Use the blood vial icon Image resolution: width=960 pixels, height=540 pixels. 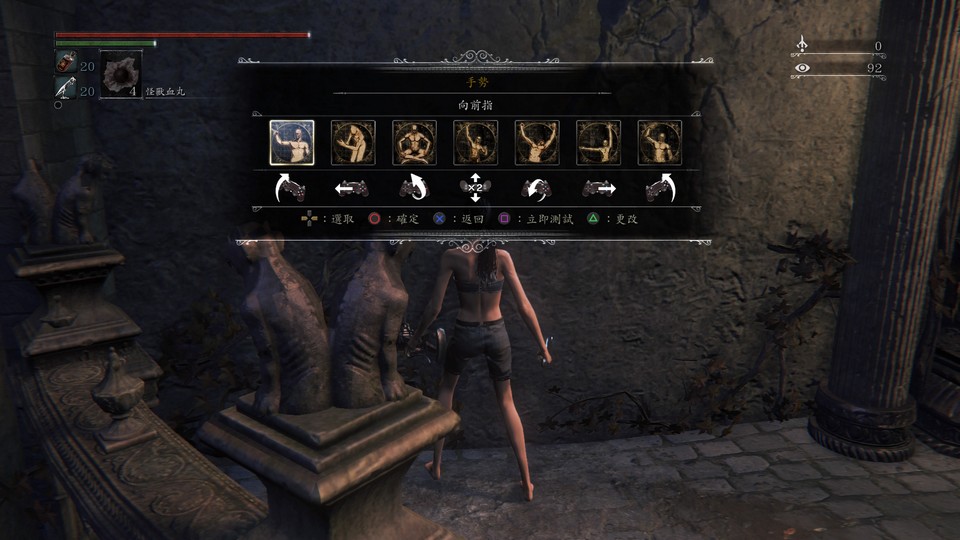[x=64, y=64]
